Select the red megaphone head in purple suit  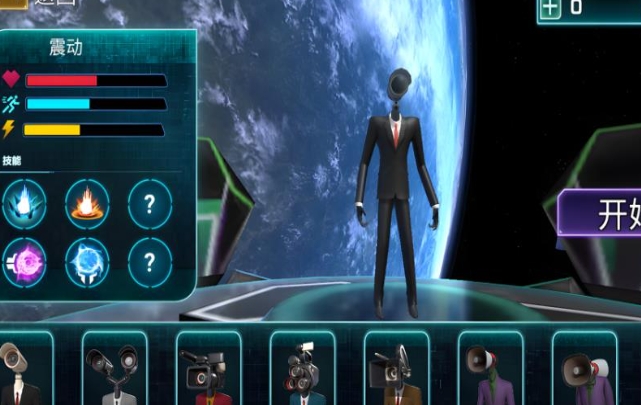[x=490, y=368]
